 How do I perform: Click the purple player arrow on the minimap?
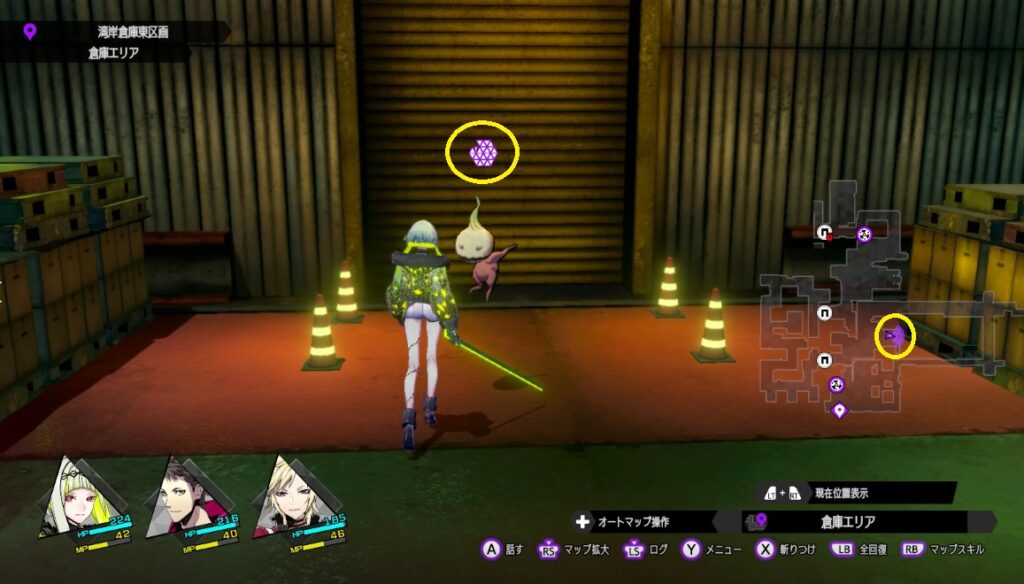click(895, 338)
